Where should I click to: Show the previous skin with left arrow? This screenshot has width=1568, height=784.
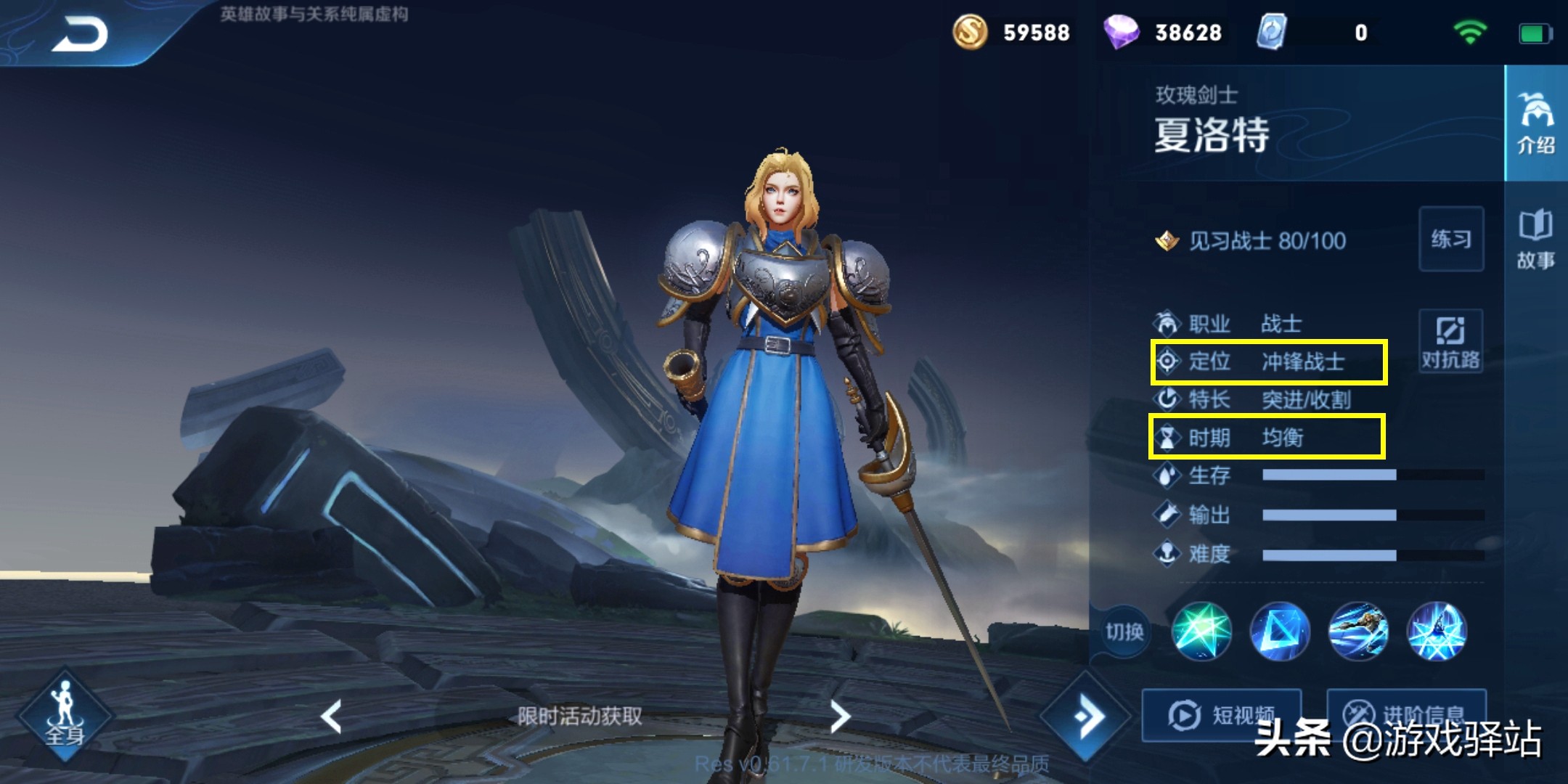click(x=332, y=716)
